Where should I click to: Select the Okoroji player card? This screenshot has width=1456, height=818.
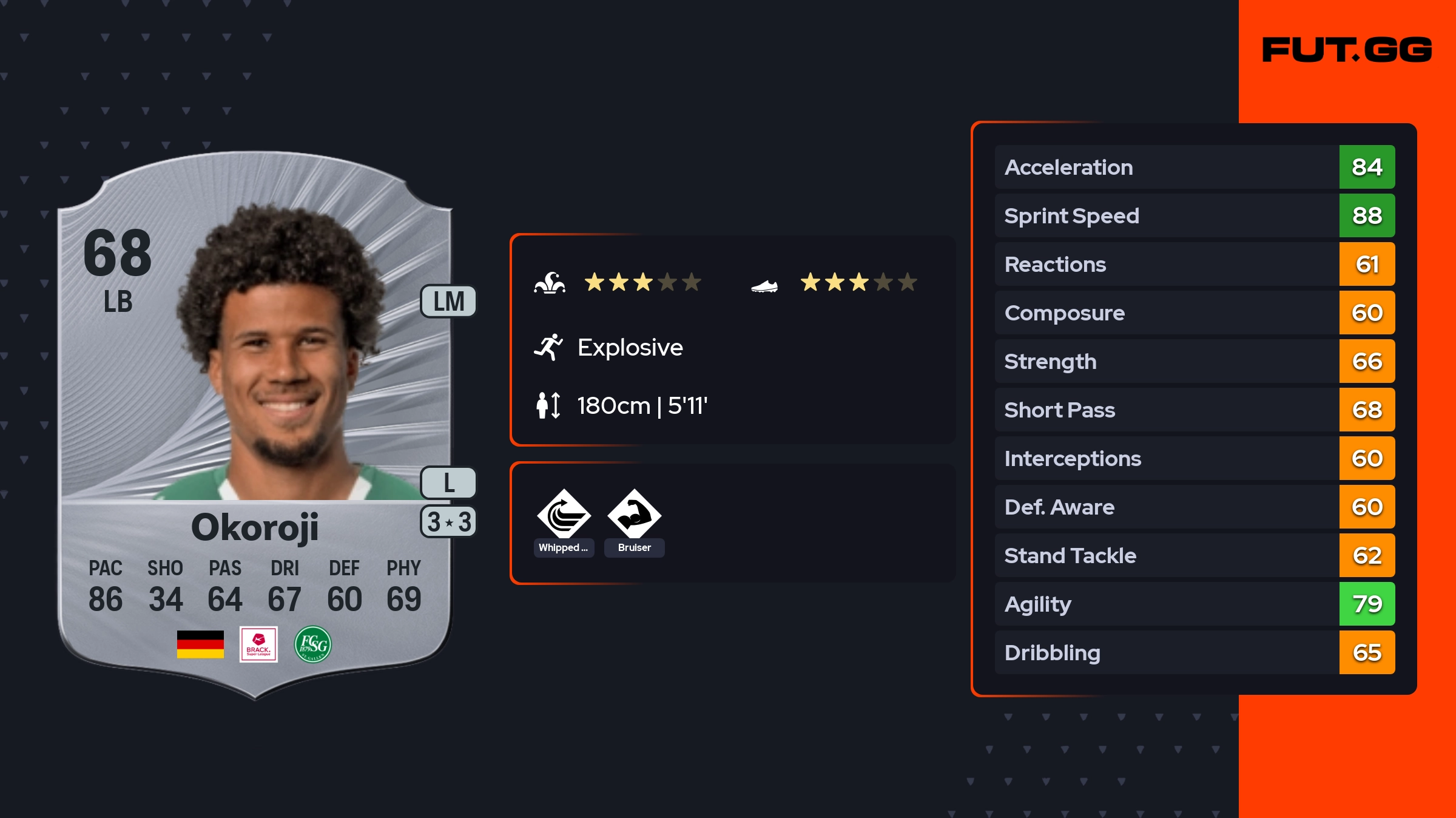[x=255, y=425]
